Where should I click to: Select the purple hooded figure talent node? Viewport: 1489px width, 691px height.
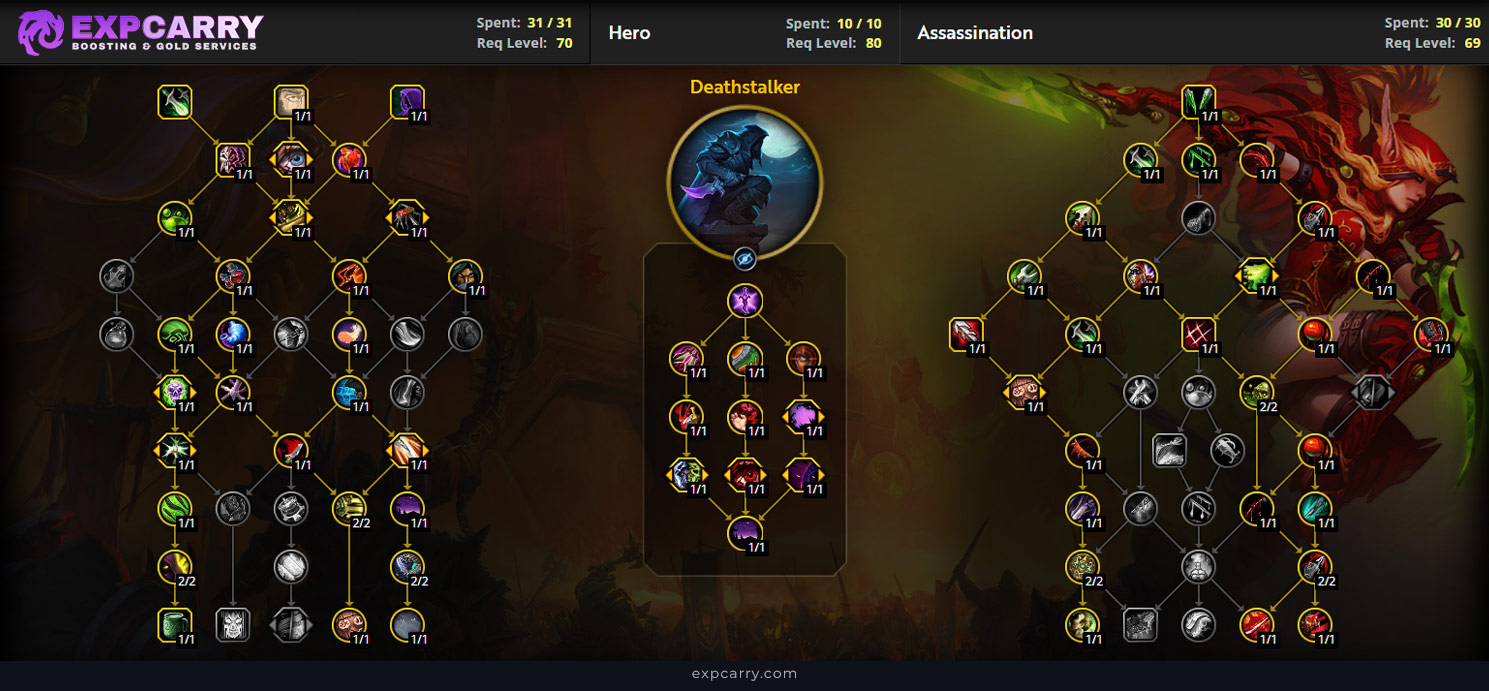click(x=407, y=101)
